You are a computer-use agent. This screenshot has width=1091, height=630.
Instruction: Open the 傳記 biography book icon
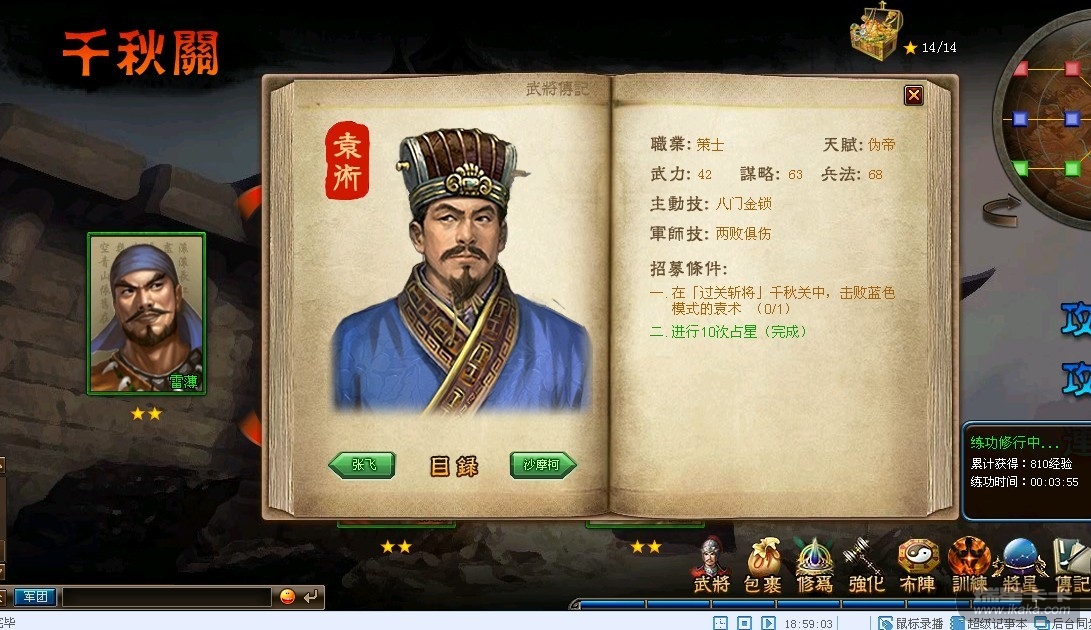coord(1070,566)
